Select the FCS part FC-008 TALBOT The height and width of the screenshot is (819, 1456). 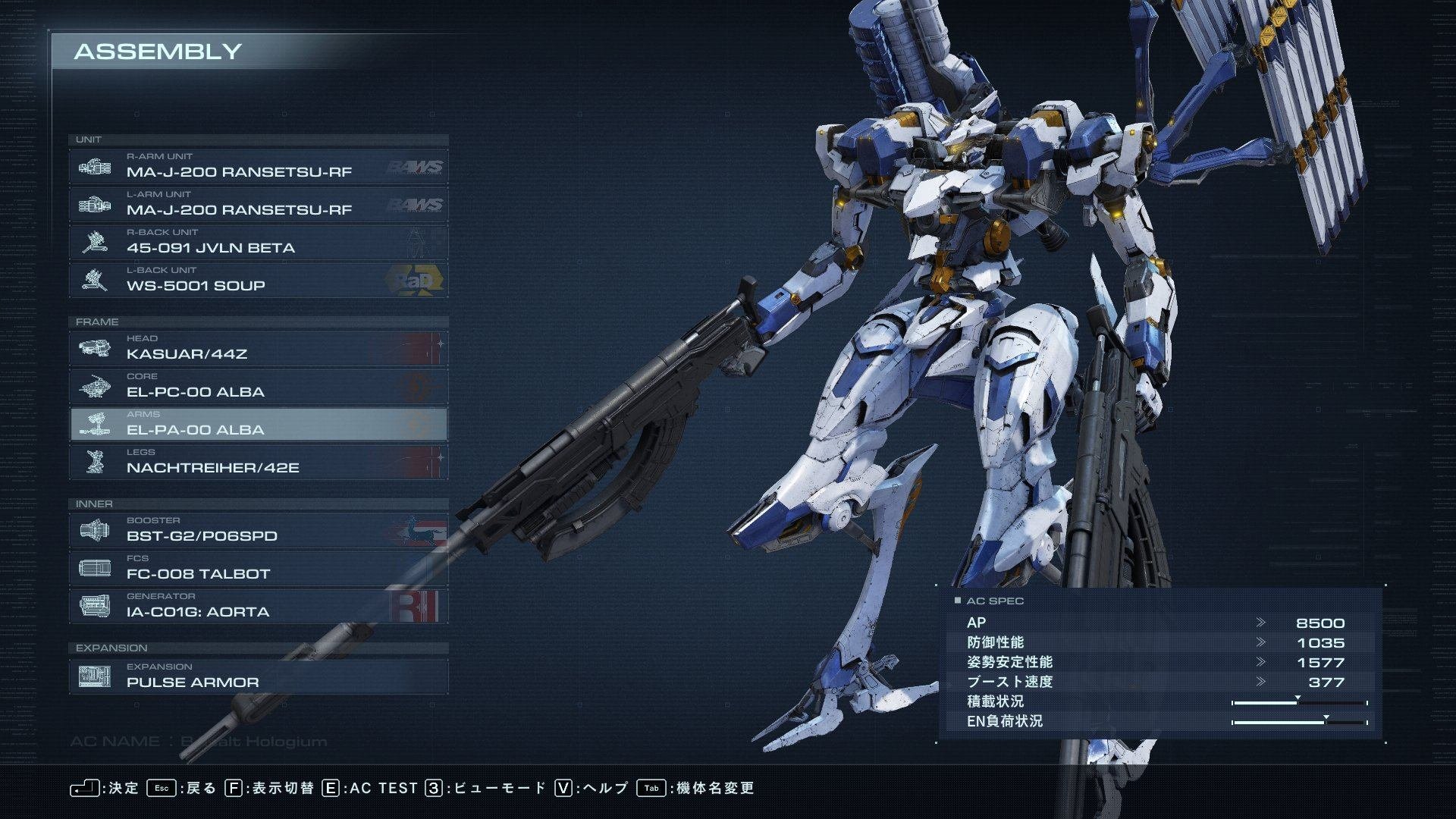[258, 568]
